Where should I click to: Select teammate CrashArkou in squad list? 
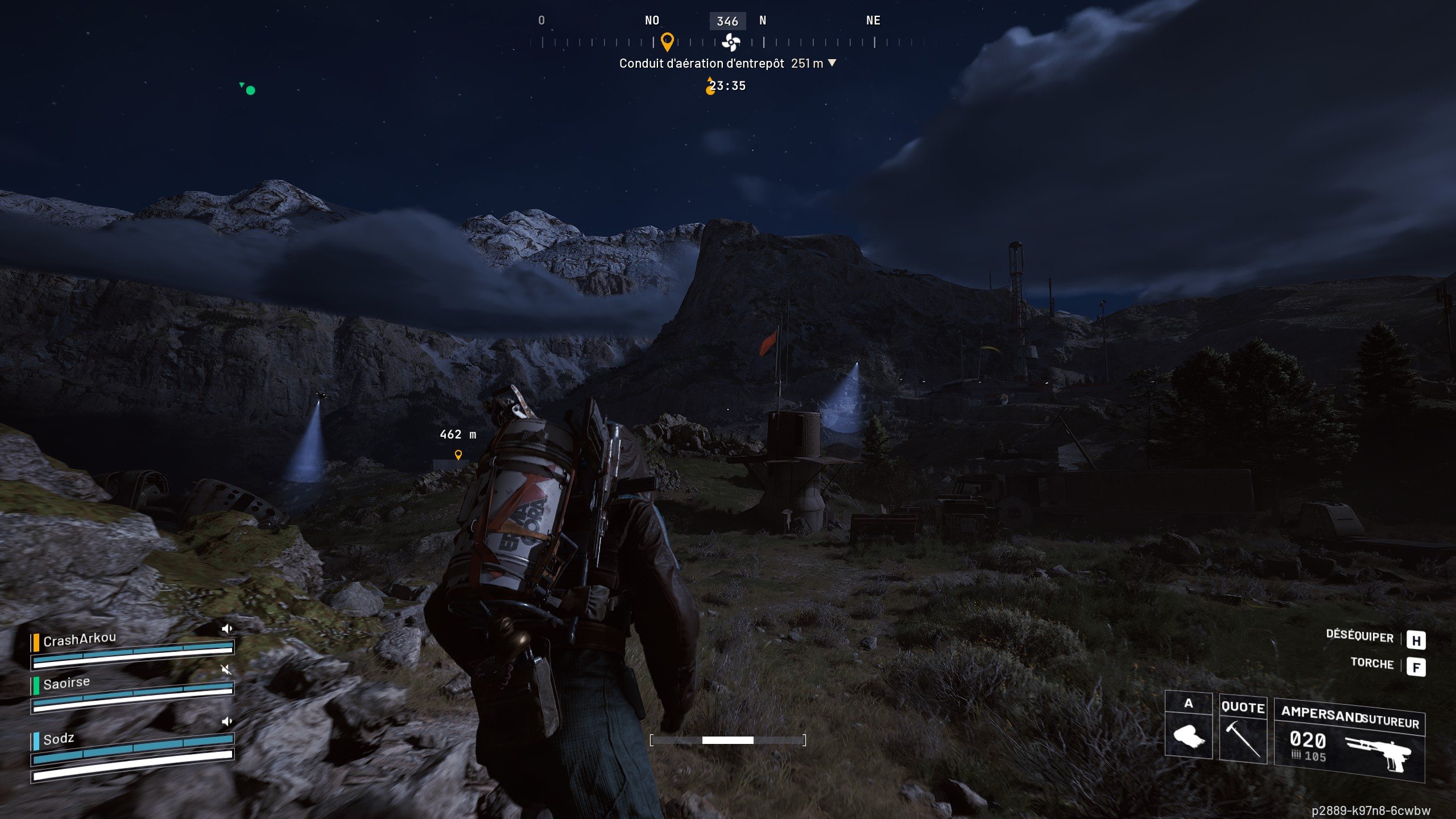pyautogui.click(x=80, y=640)
